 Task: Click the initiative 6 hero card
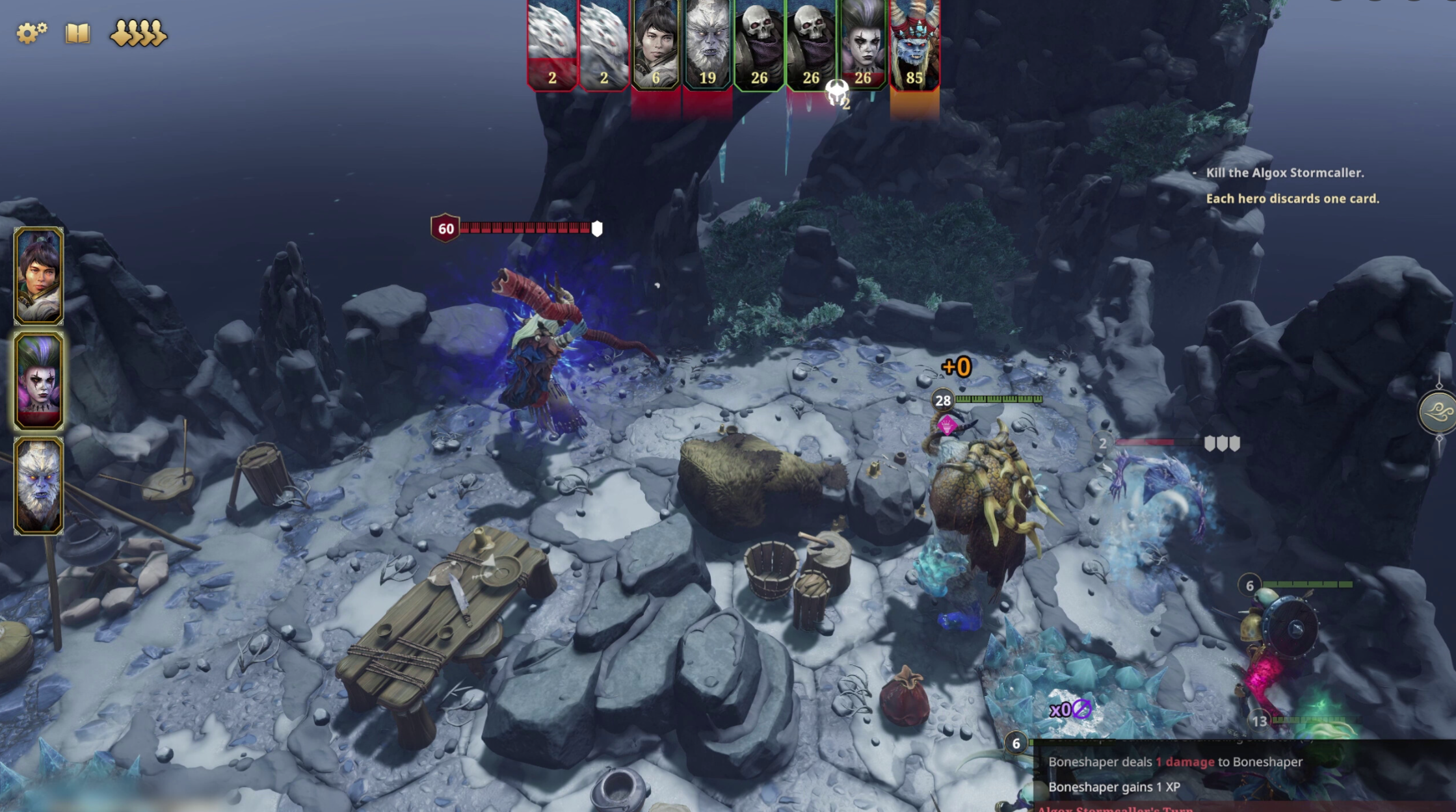point(655,44)
